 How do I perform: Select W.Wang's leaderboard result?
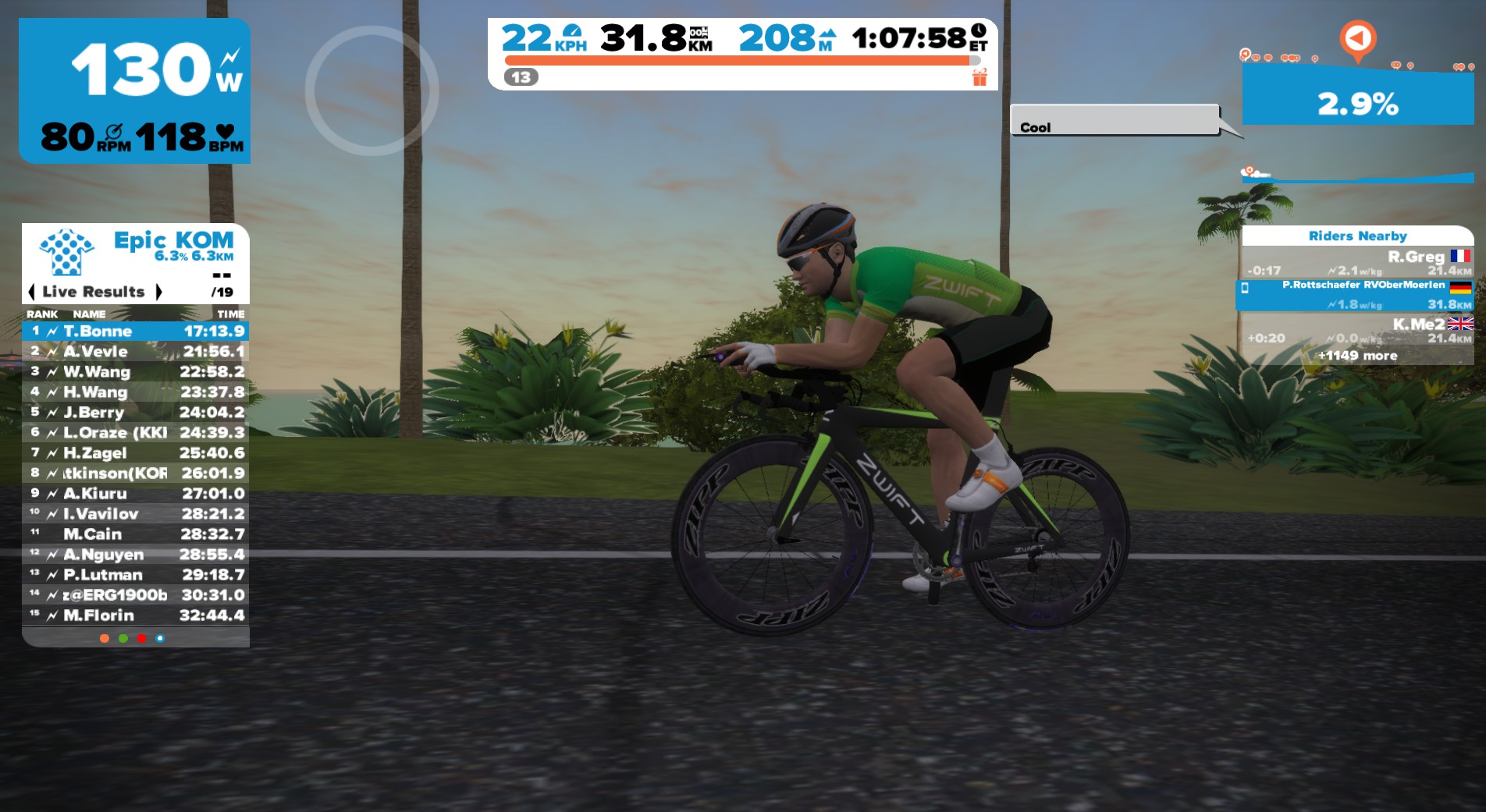coord(135,371)
